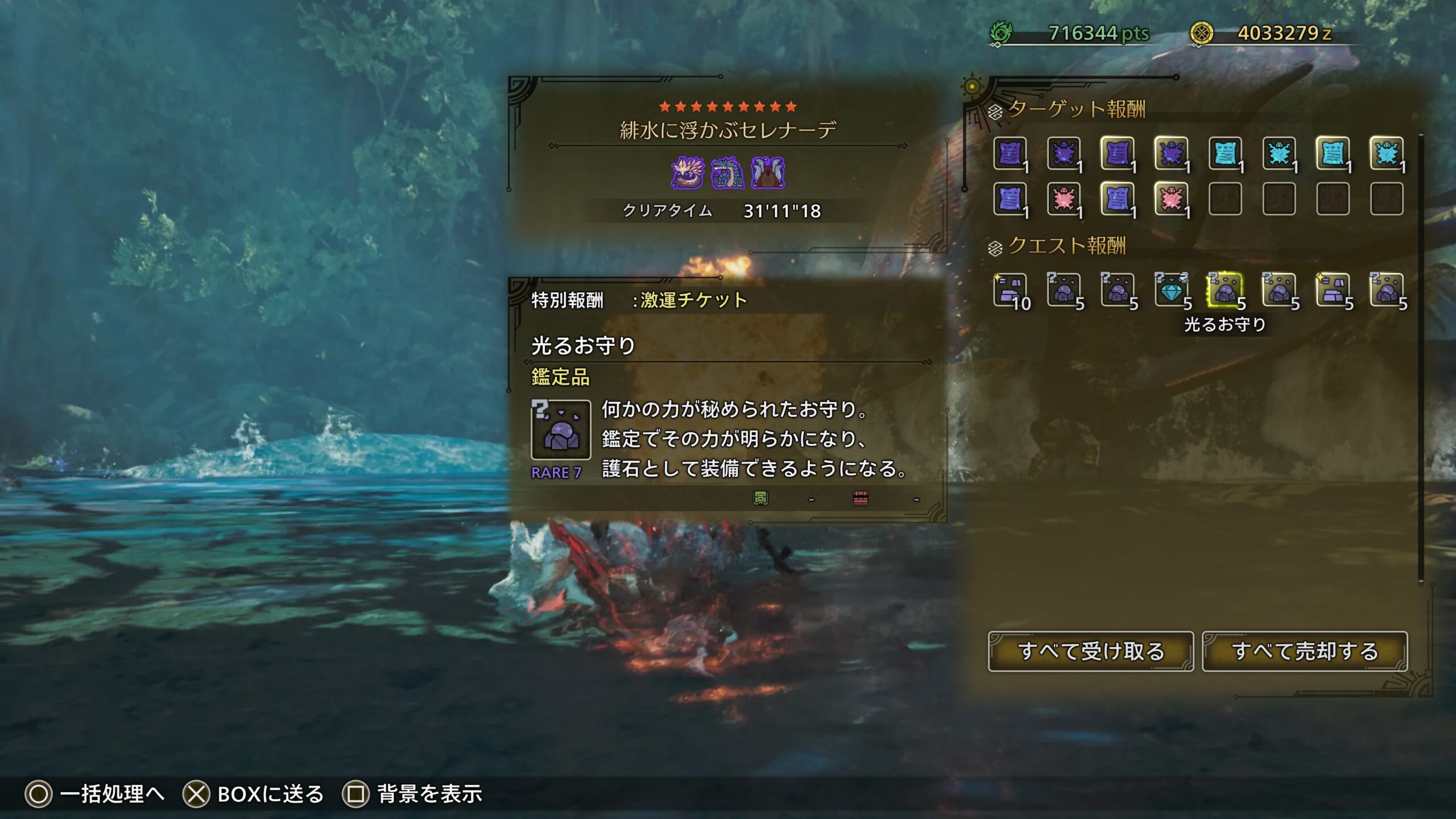Pick the gold-bordered purple monster hide reward

pyautogui.click(x=1170, y=153)
